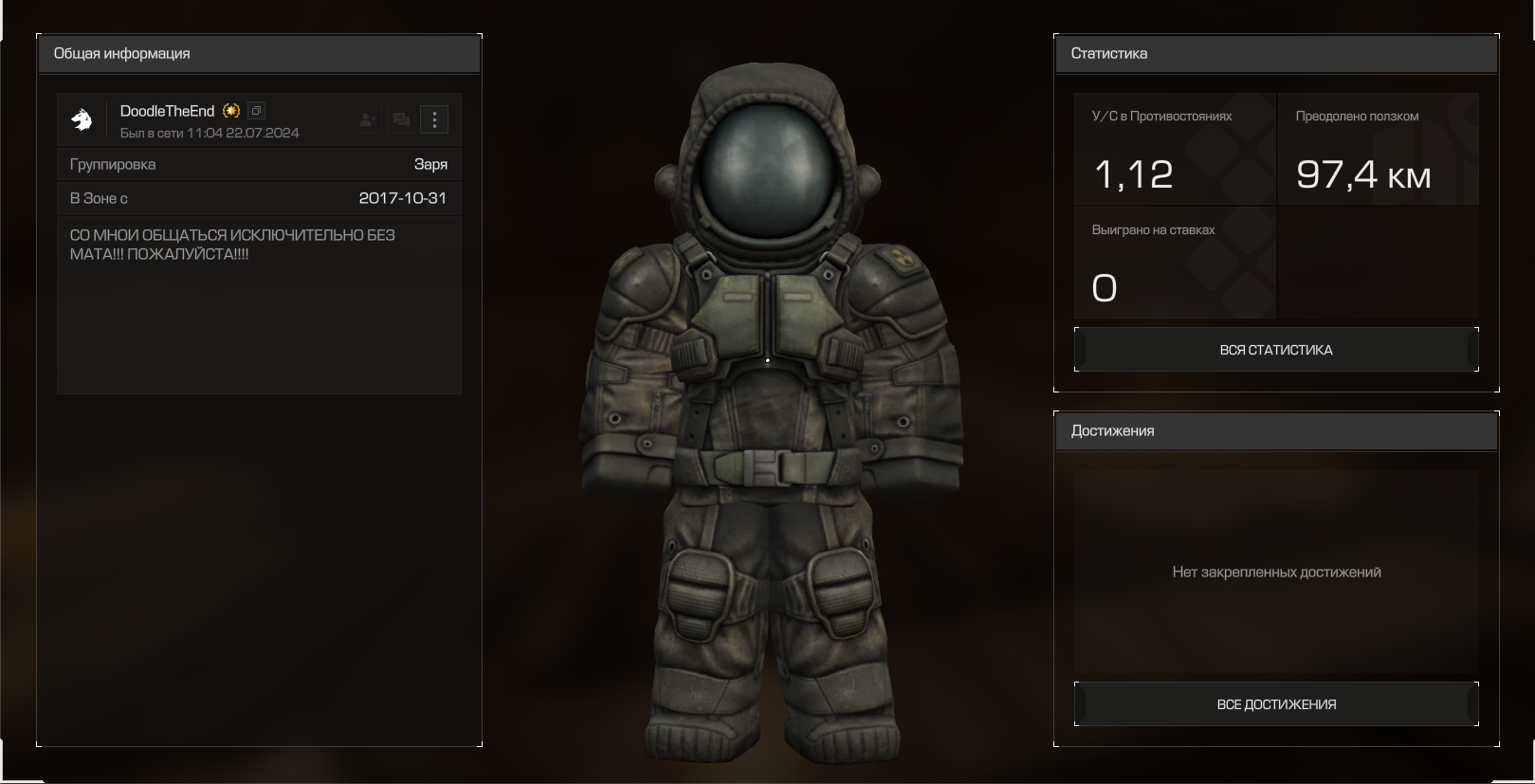This screenshot has width=1535, height=784.
Task: Open chat with the player via message icon
Action: [x=401, y=119]
